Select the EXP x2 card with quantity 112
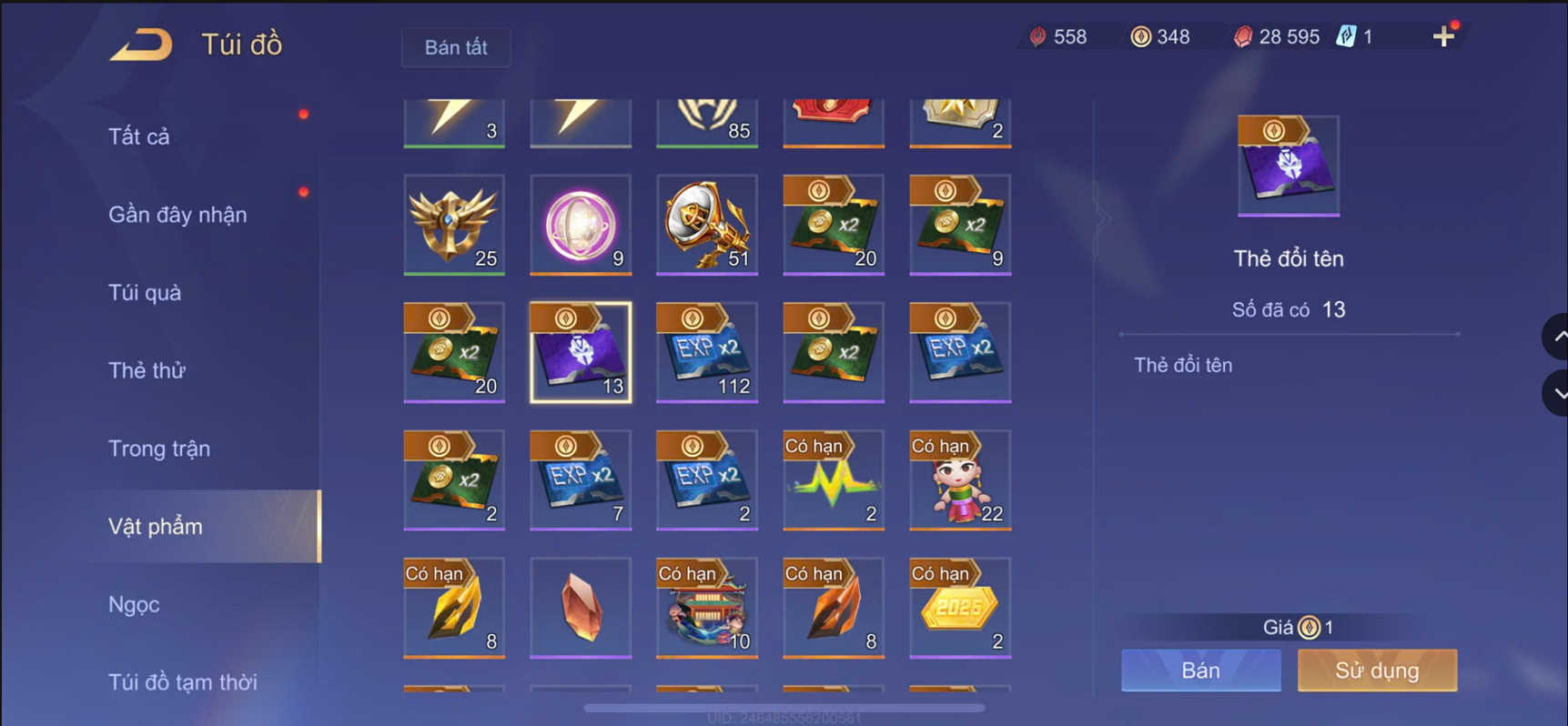Screen dimensions: 1568x726 (706, 353)
